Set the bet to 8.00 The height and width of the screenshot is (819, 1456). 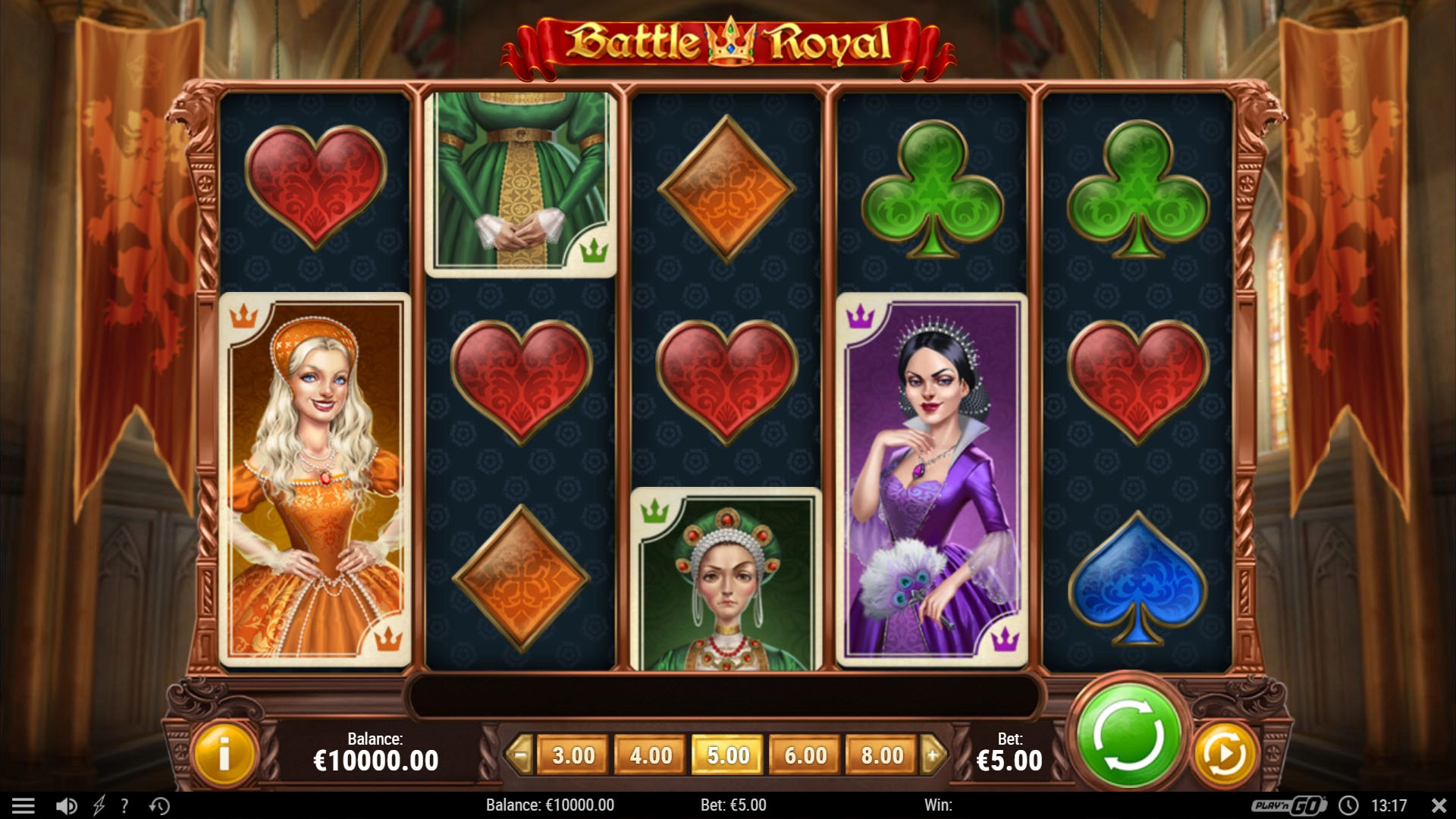882,755
